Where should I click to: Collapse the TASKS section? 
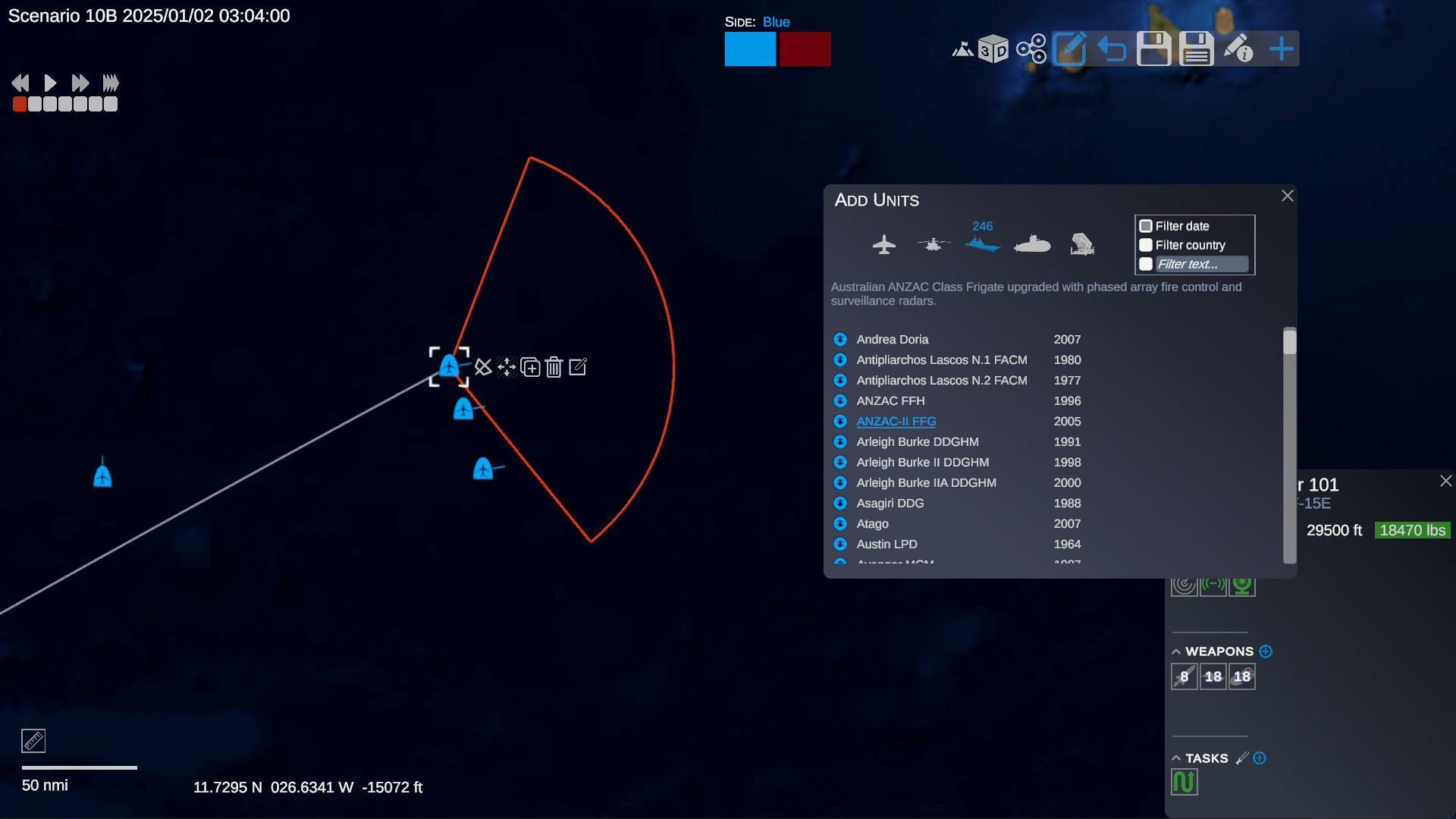click(1175, 758)
